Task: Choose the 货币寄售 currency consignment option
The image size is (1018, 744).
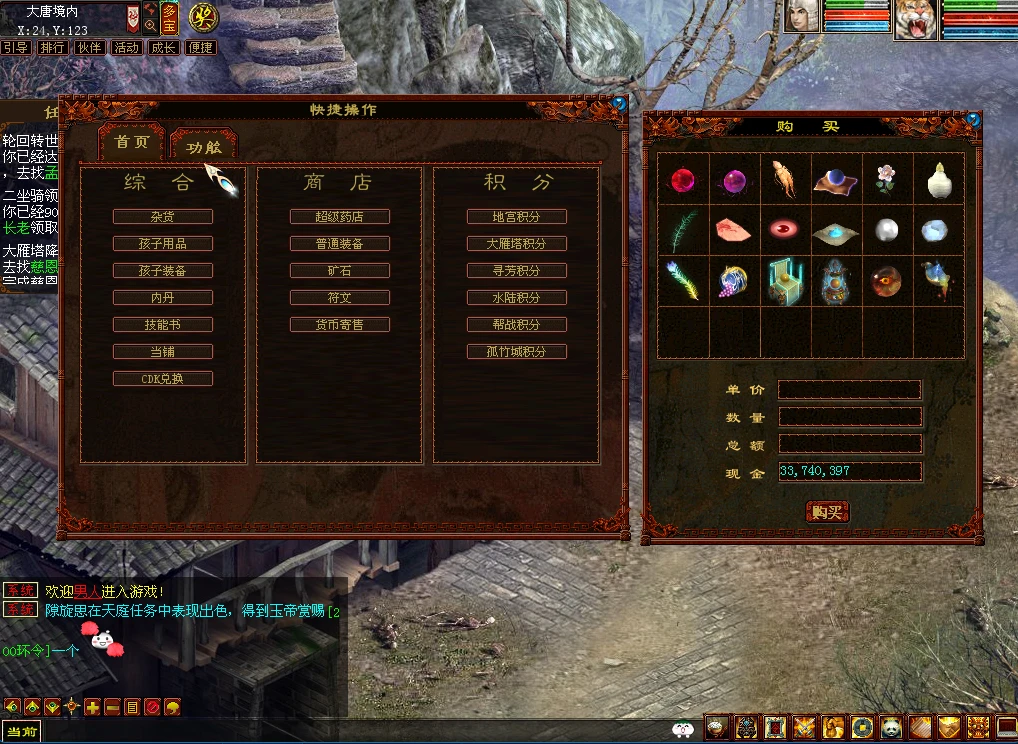Action: click(340, 325)
